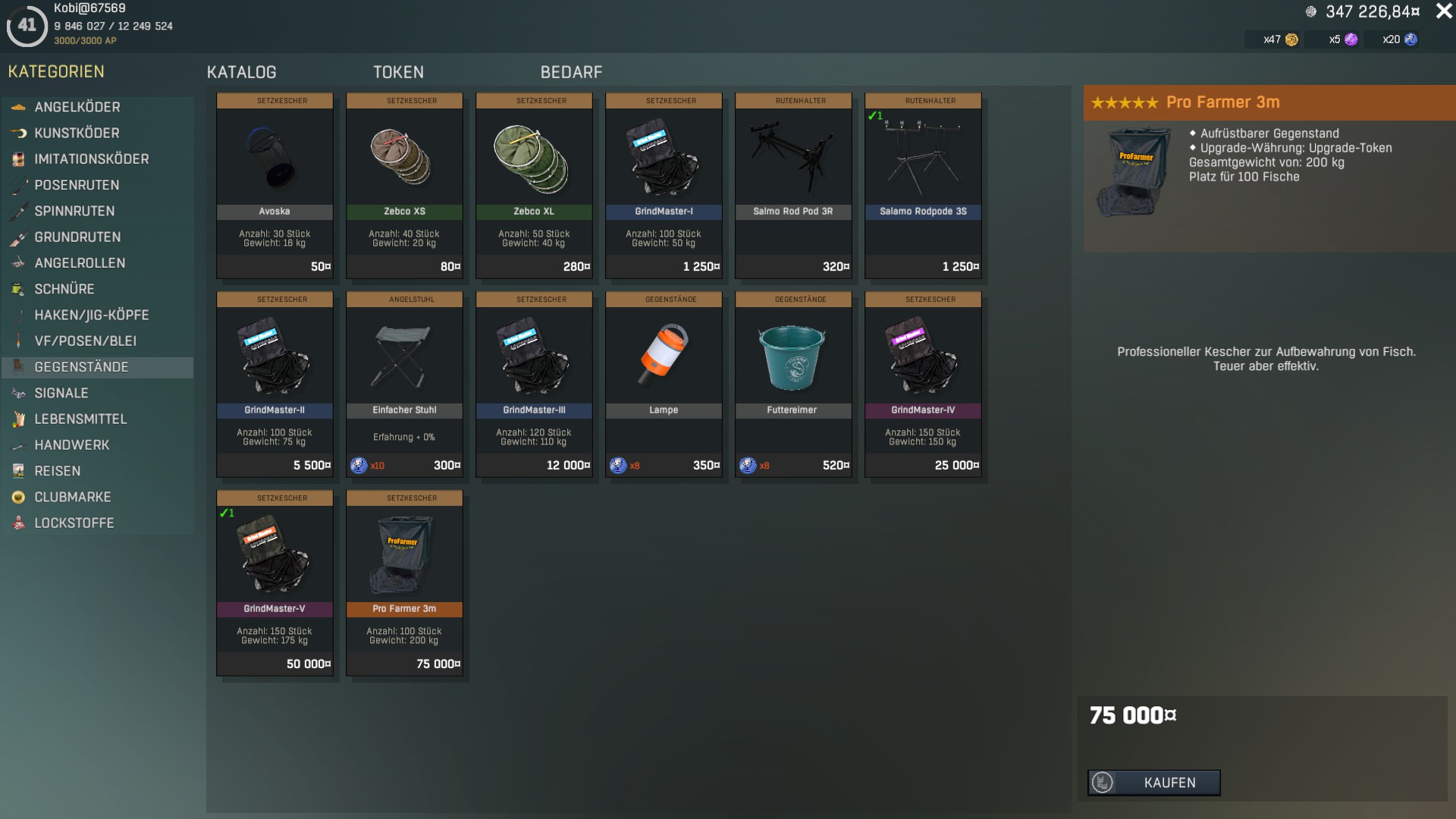The height and width of the screenshot is (819, 1456).
Task: Select the GrindMaster-V keepnet card
Action: [x=275, y=582]
